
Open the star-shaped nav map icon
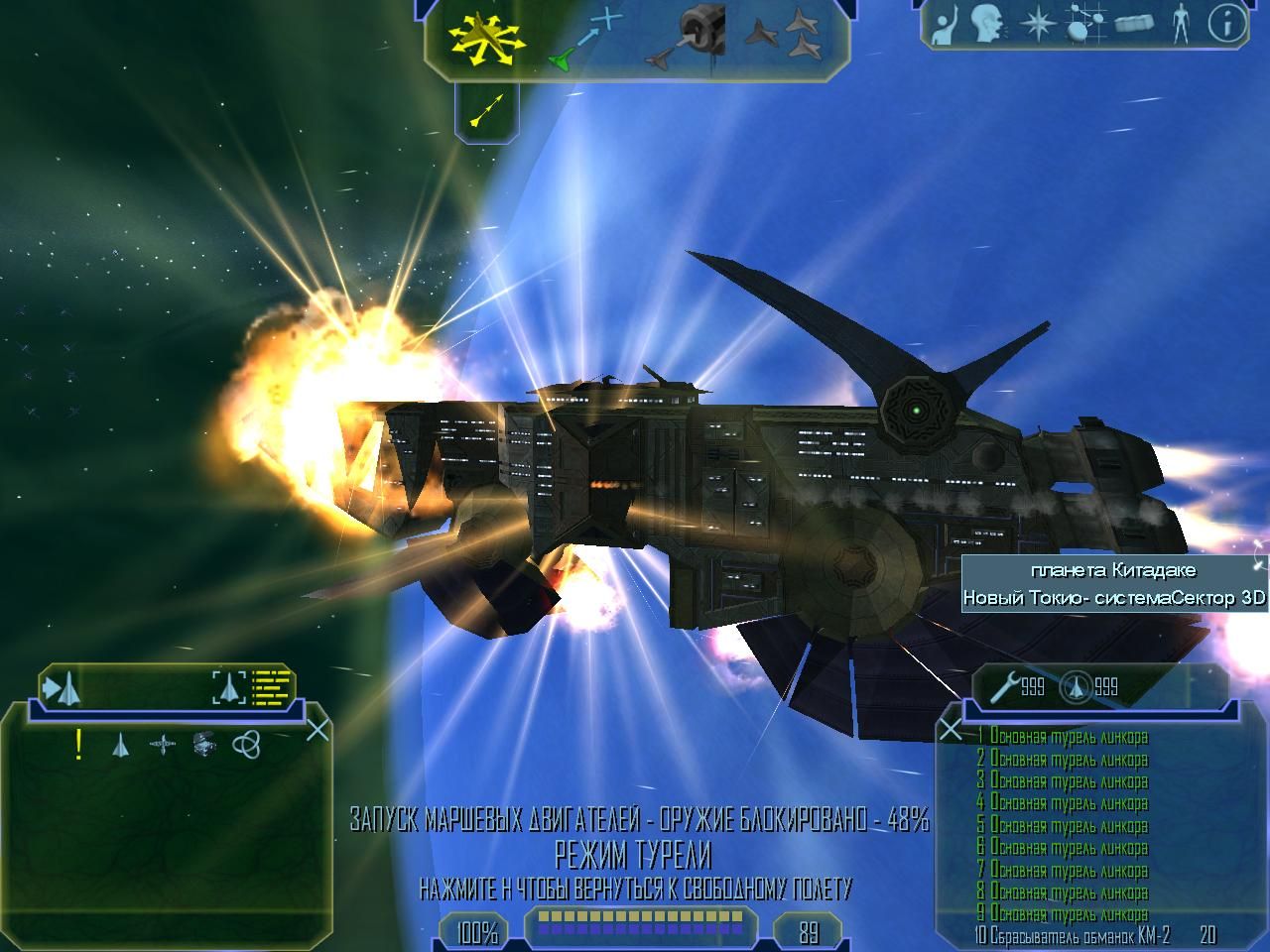(1038, 26)
